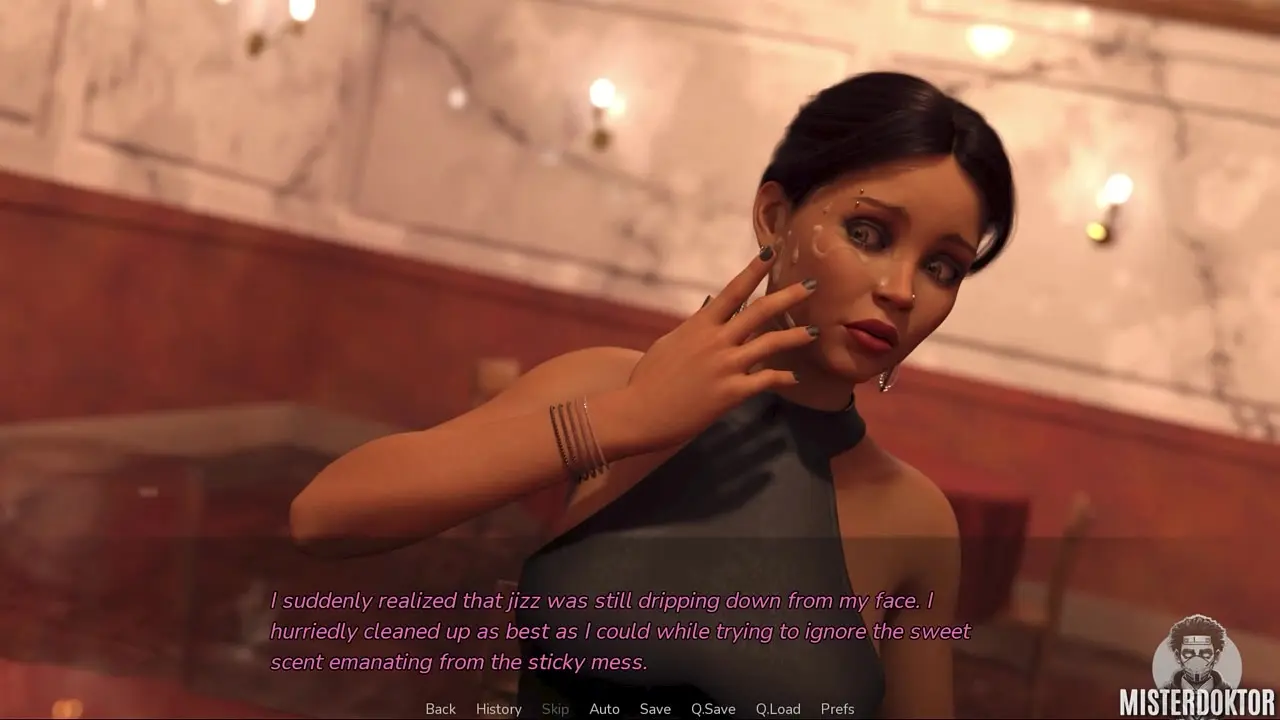The height and width of the screenshot is (720, 1280).
Task: Enable Auto-advance for dialogue
Action: click(604, 709)
